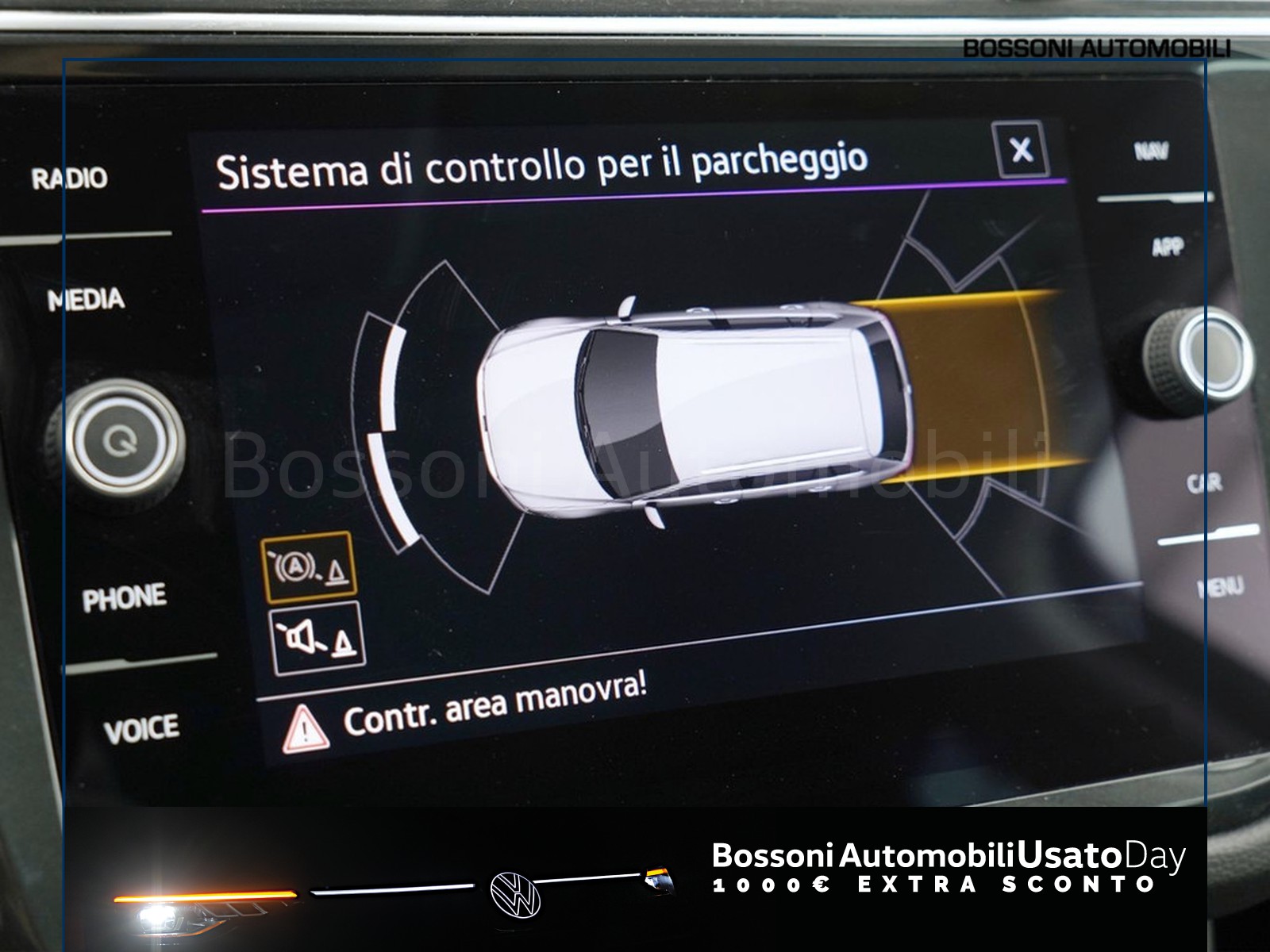Open the main MENU
Viewport: 1270px width, 952px height.
tap(1220, 587)
